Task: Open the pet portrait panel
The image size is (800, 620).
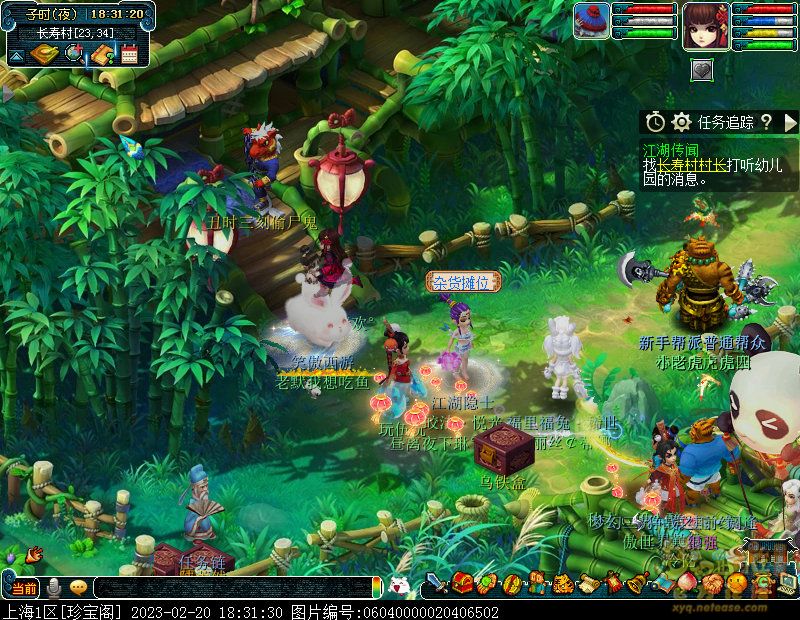Action: [591, 22]
